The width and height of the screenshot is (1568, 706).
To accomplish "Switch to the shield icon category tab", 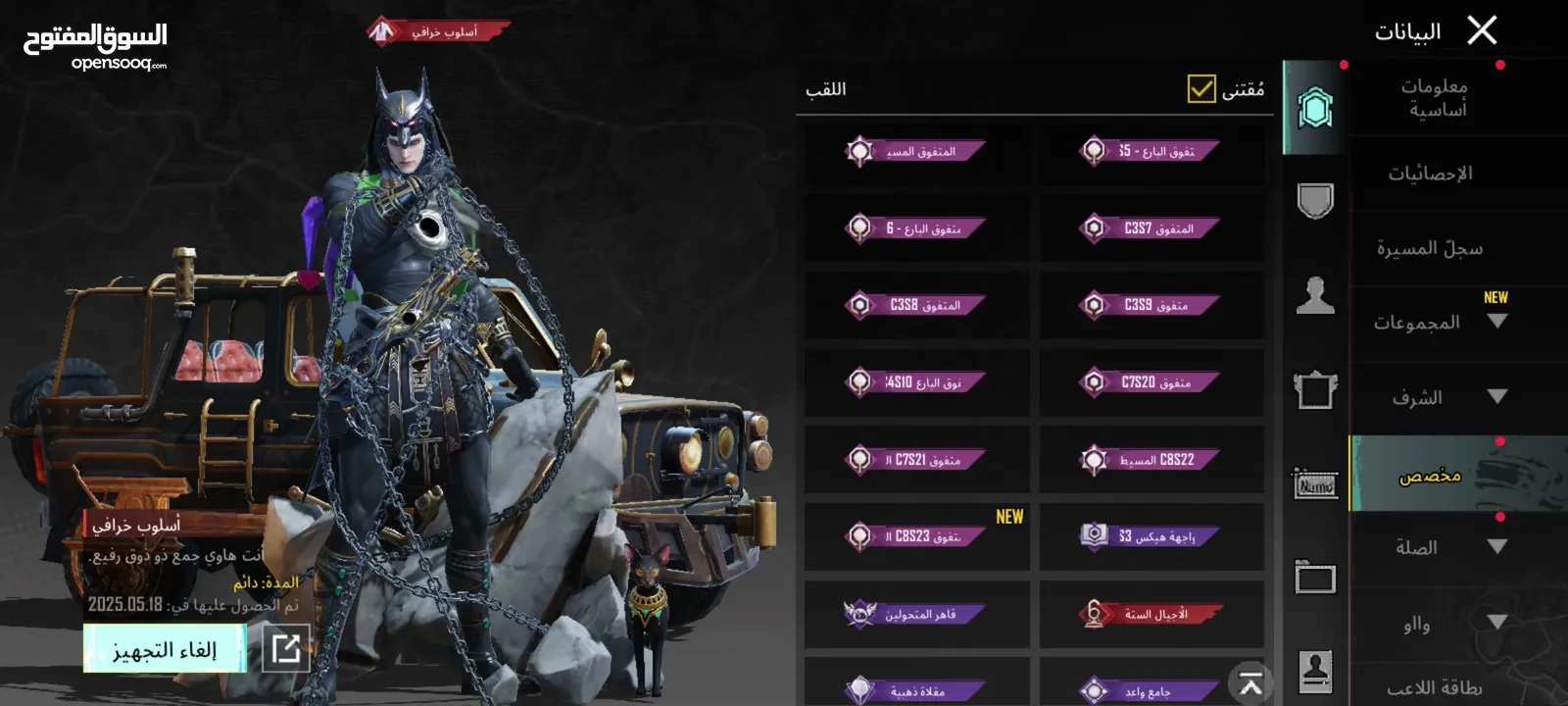I will tap(1315, 201).
